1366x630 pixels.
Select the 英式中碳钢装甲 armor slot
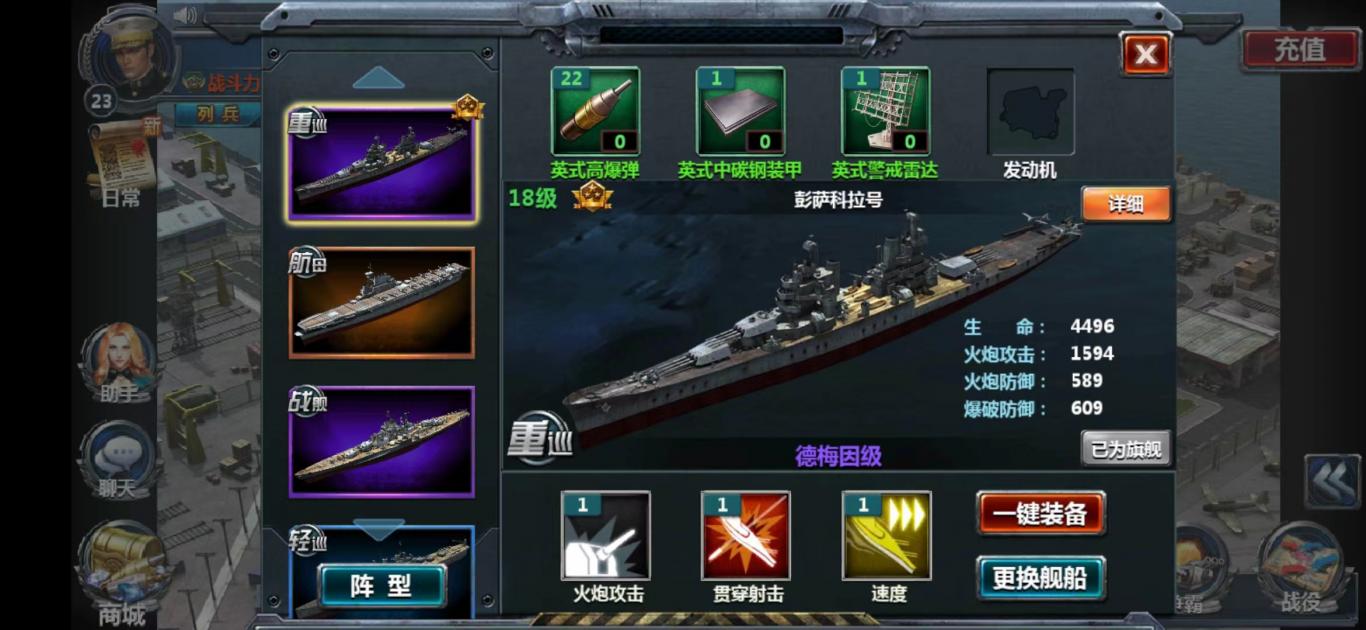click(740, 111)
